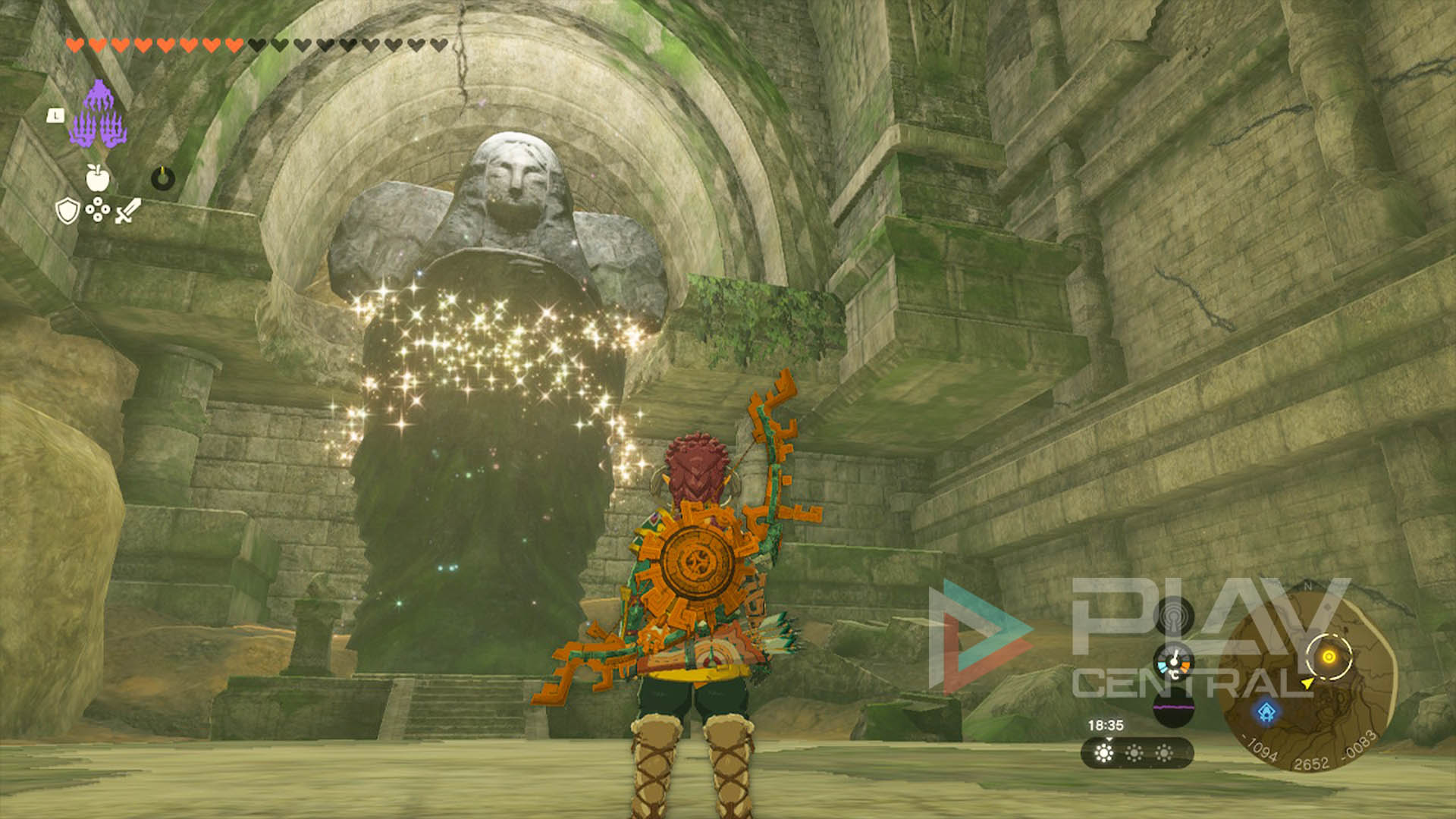Select the blue shrine marker on minimap

(x=1266, y=712)
